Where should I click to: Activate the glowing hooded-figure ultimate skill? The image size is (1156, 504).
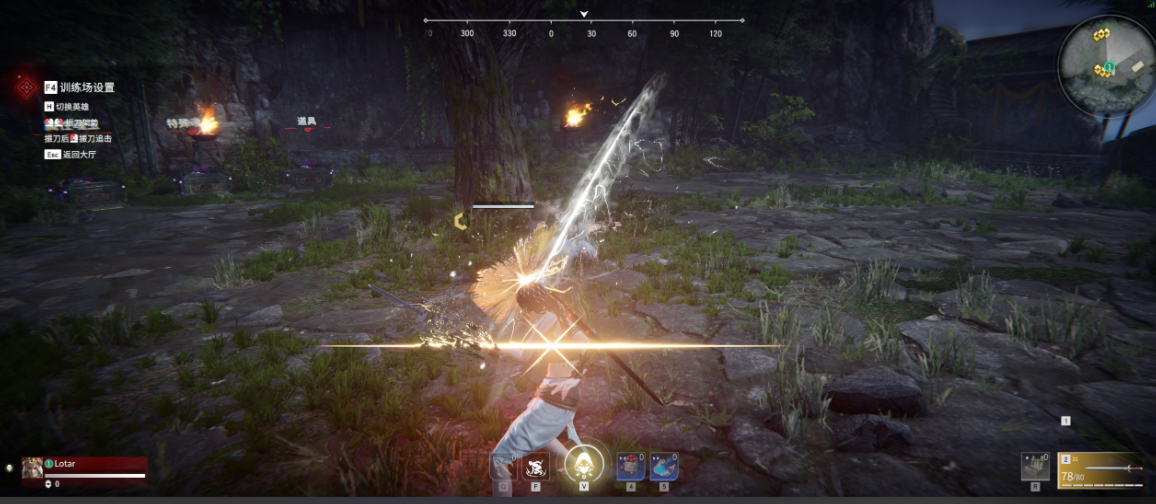(584, 464)
